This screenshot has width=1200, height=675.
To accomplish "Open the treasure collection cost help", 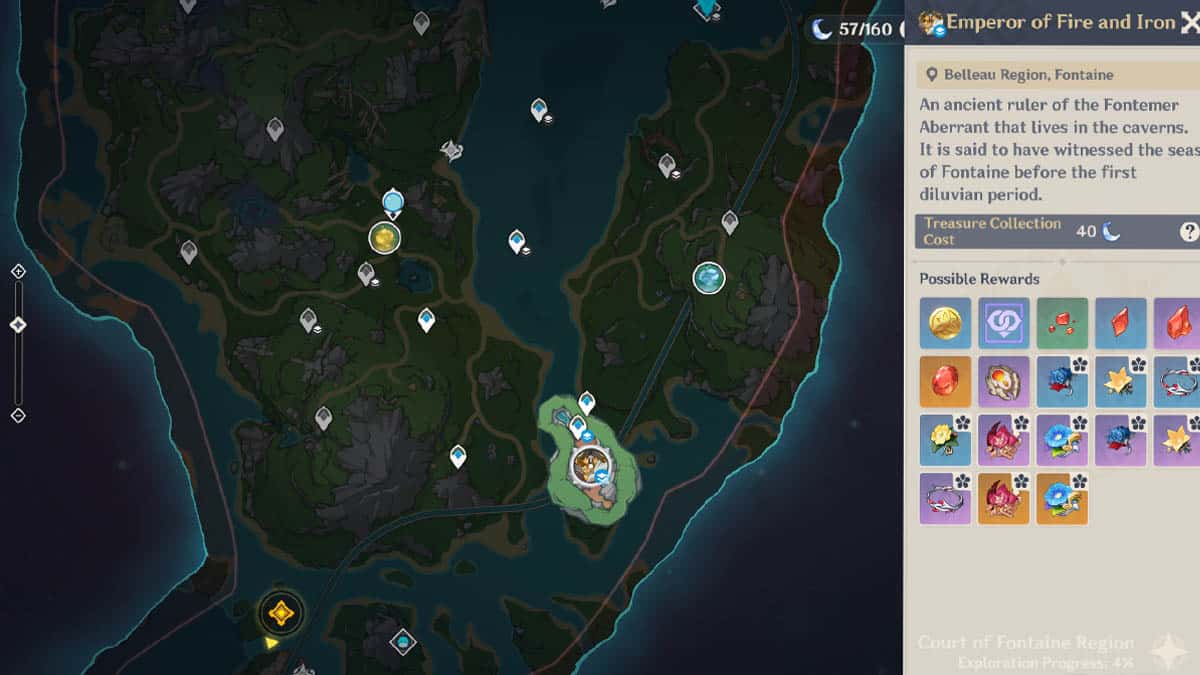I will 1189,232.
